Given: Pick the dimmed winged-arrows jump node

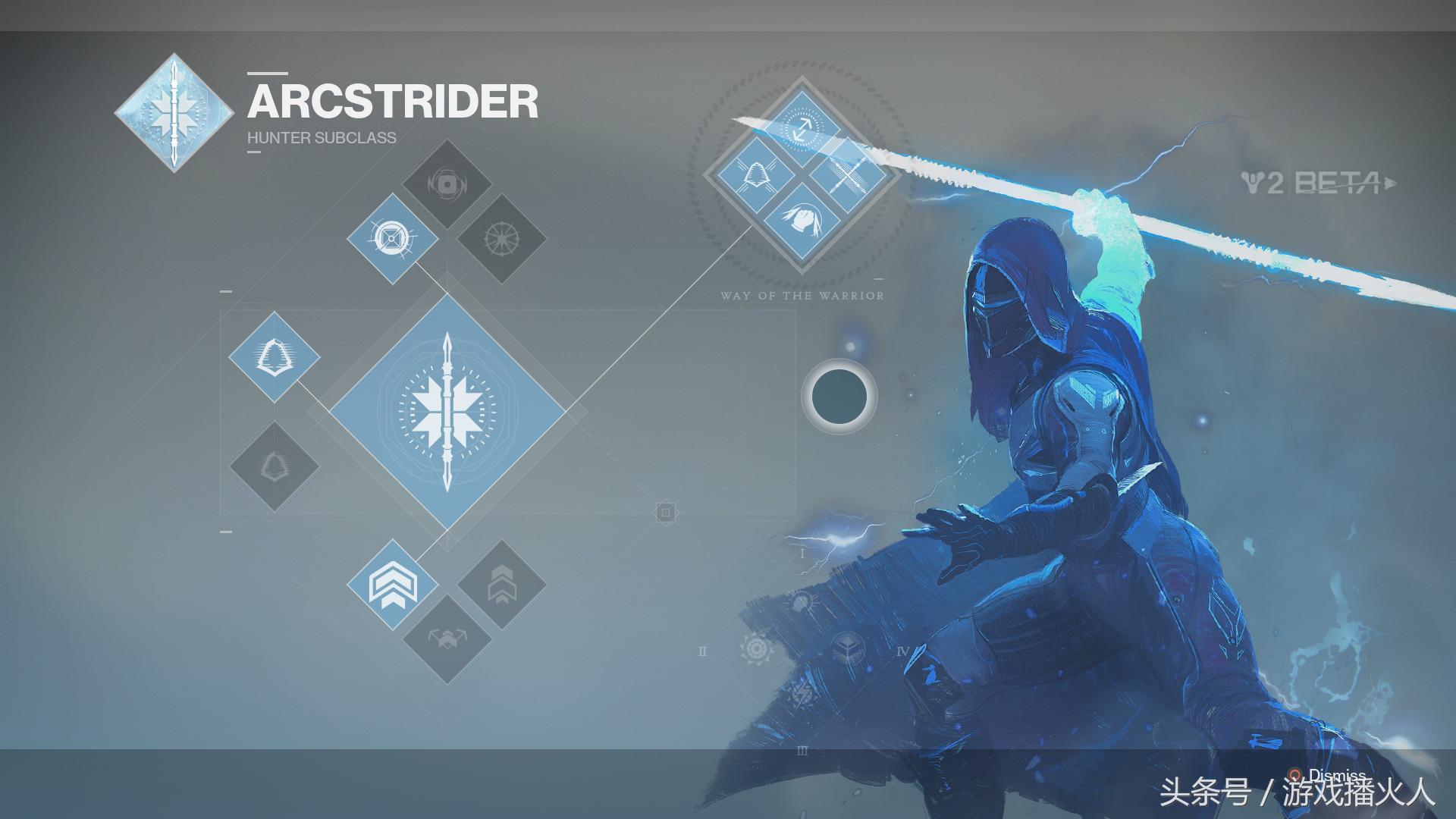Looking at the screenshot, I should point(447,639).
